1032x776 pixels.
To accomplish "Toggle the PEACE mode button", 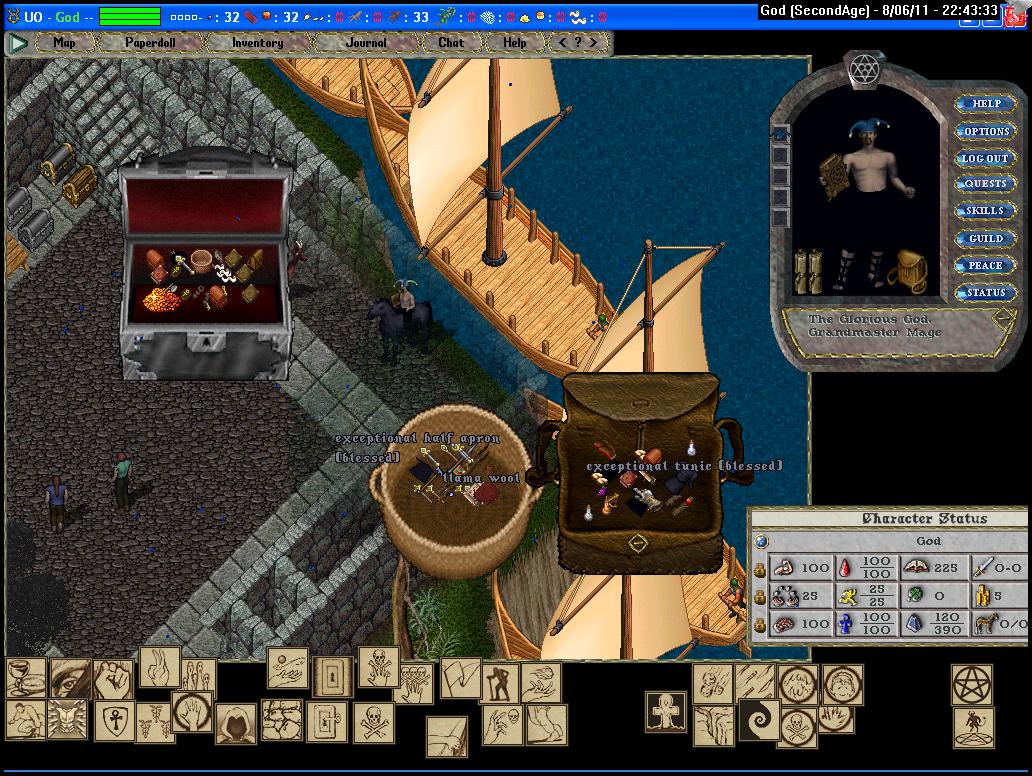I will 986,266.
